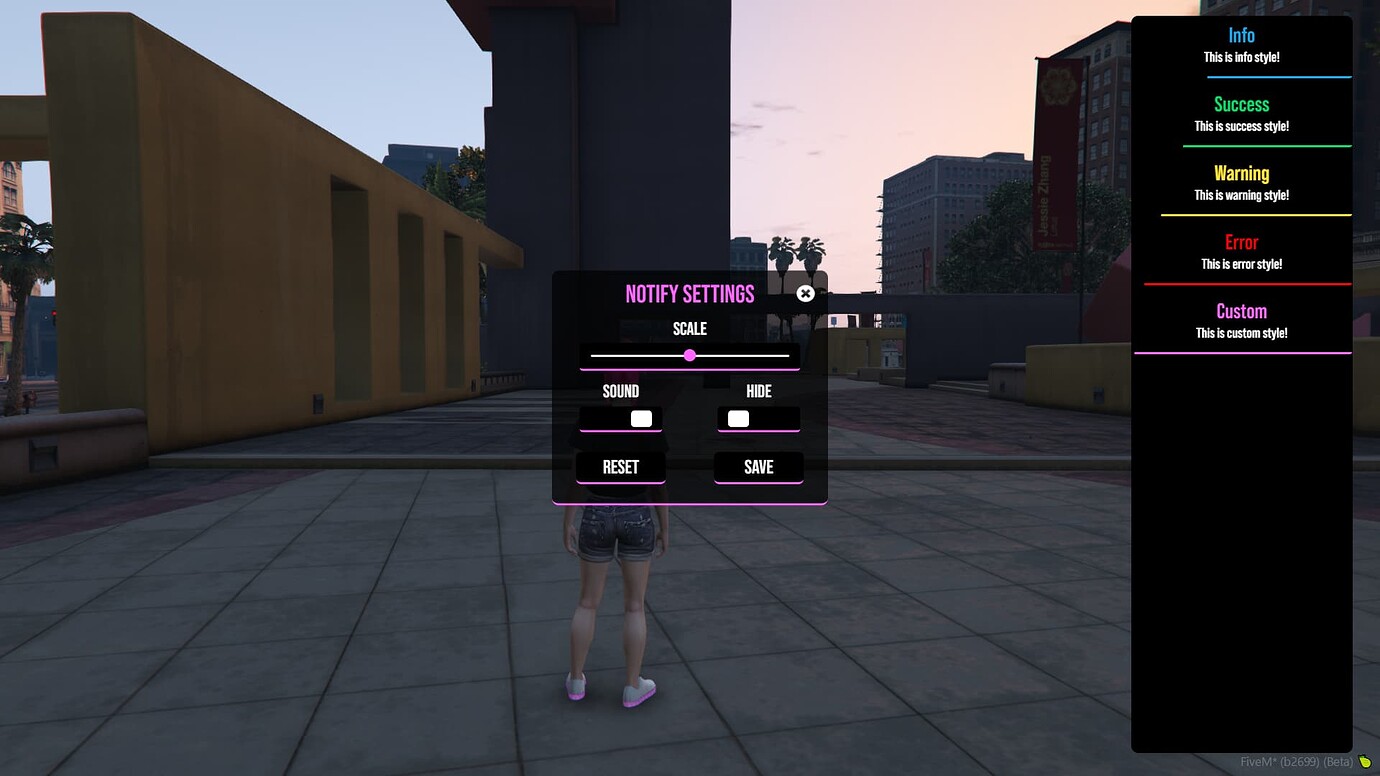Toggle the Sound switch on

coord(620,418)
